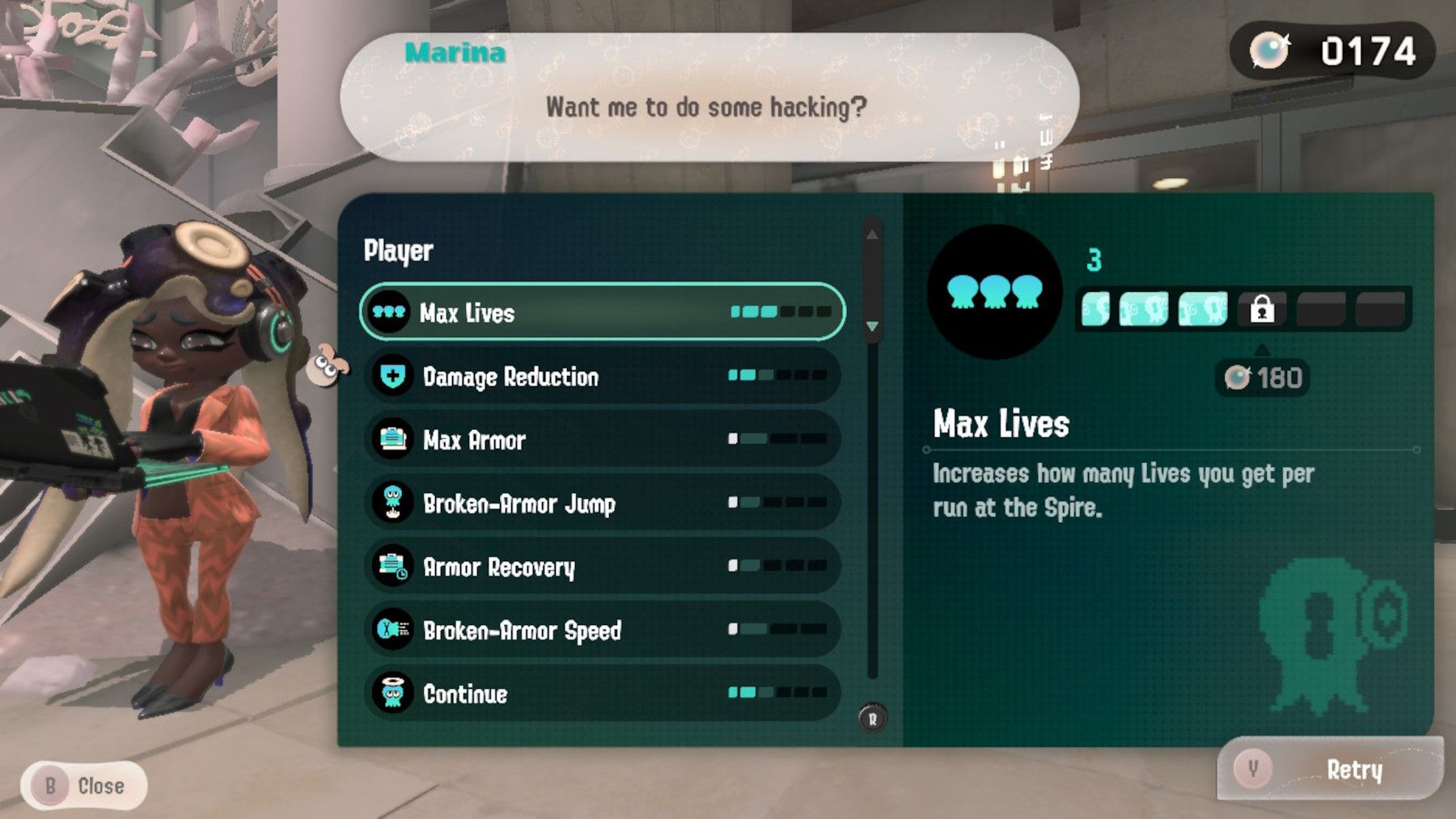Click the Max Lives progress bar segments

click(x=781, y=311)
